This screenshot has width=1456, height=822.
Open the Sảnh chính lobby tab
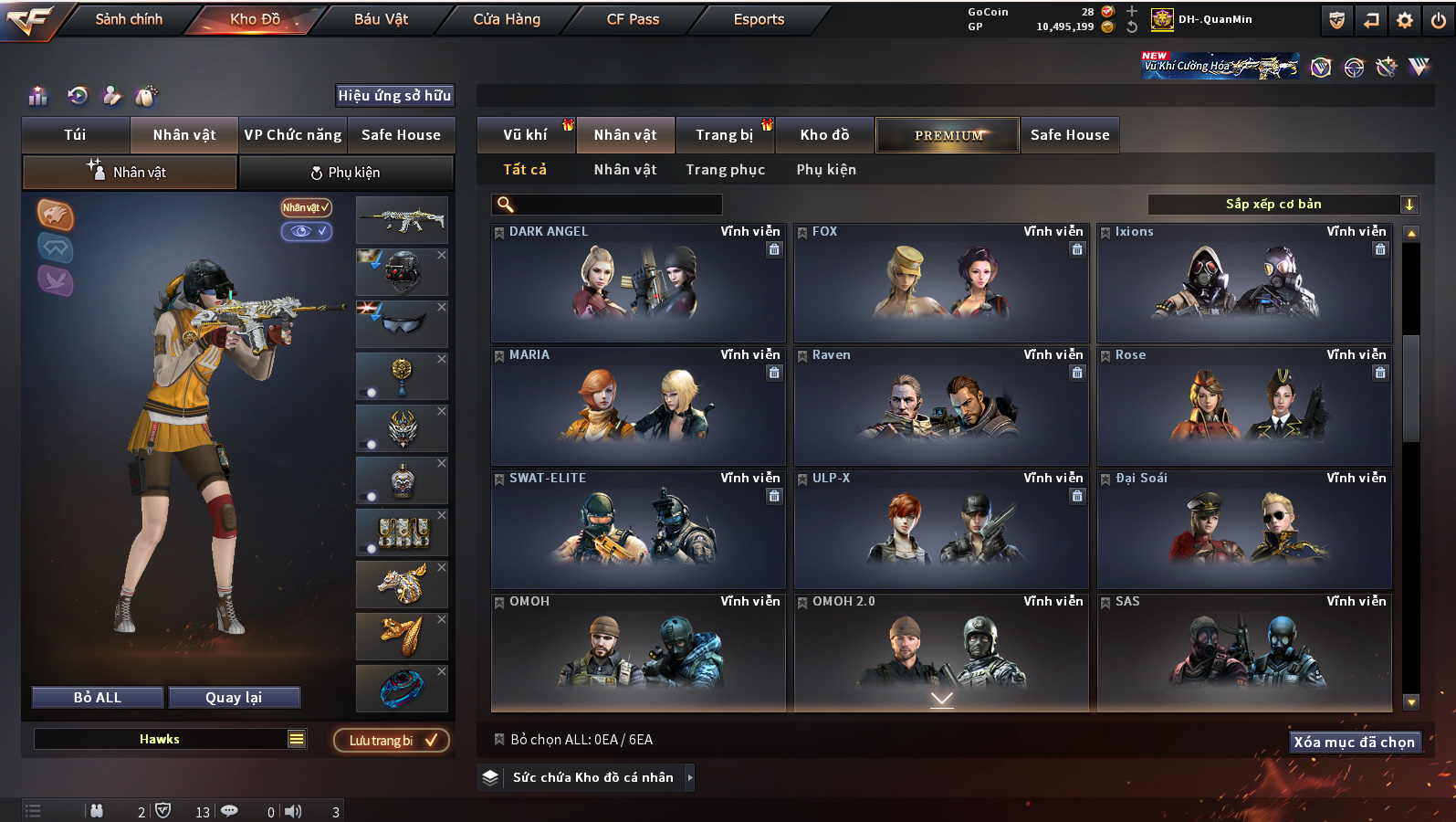coord(129,19)
